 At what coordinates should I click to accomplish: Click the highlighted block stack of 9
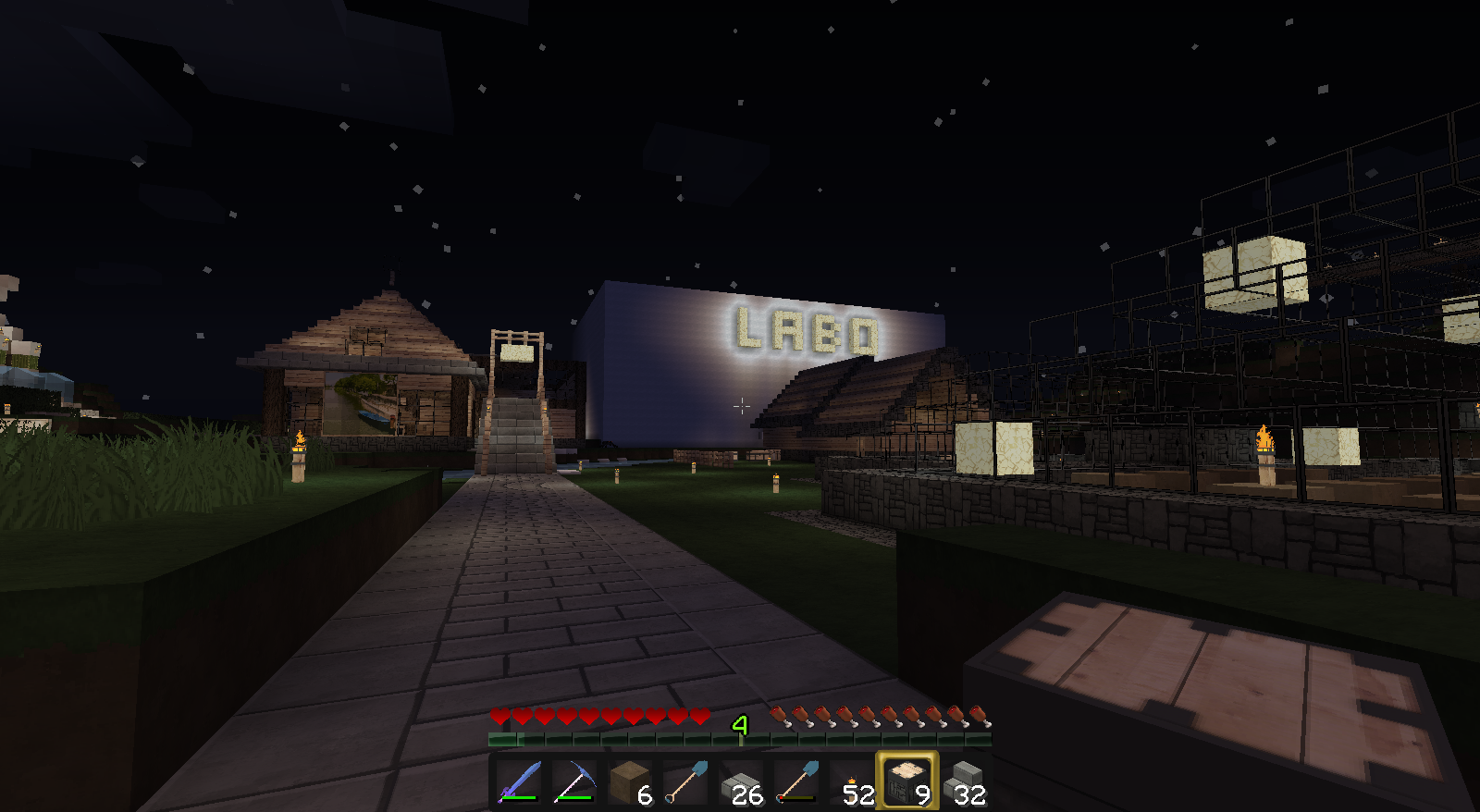(907, 781)
